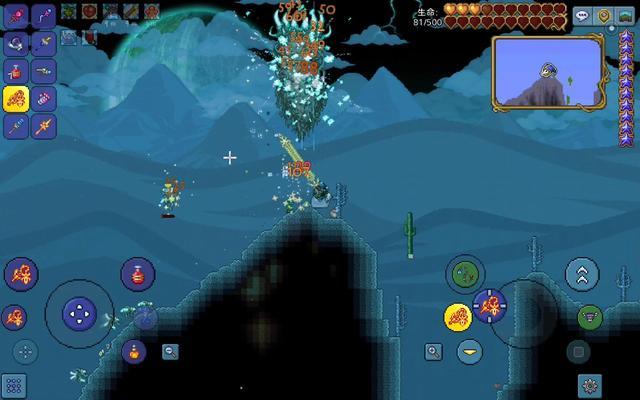Tap the zoom-in magnifier button

(433, 351)
